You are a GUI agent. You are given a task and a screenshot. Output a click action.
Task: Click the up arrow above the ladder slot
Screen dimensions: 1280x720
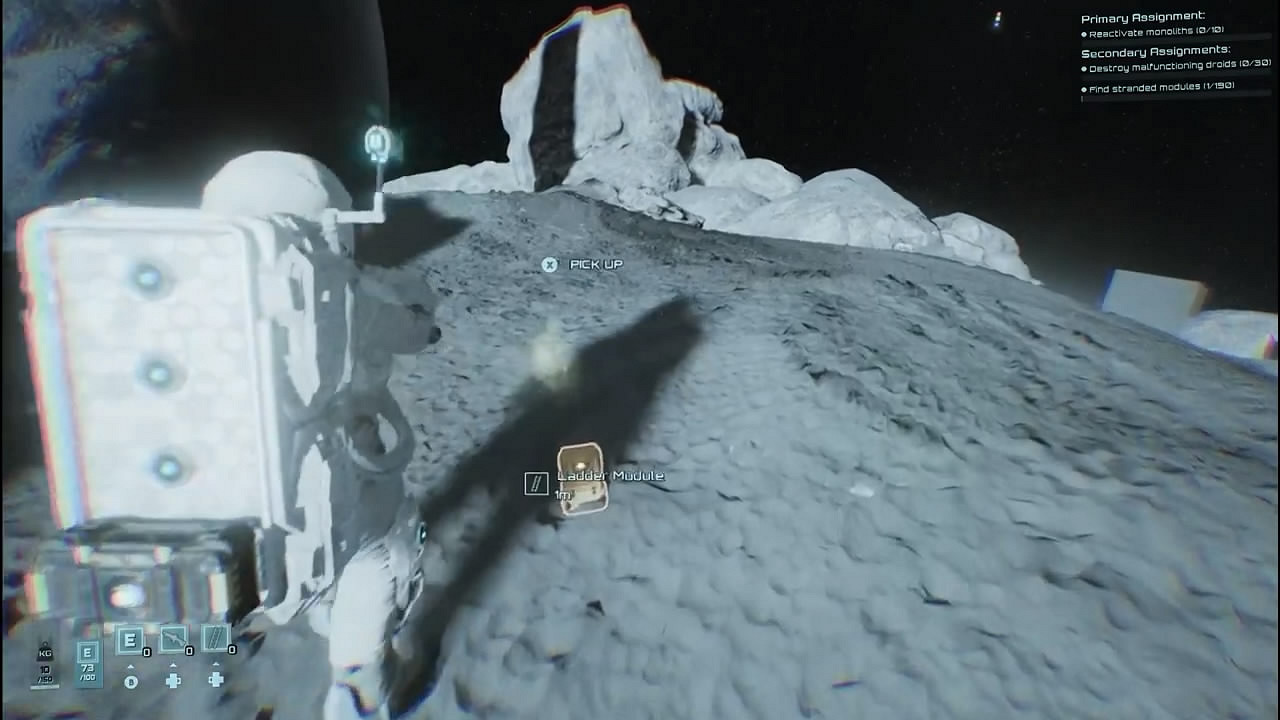coord(215,664)
